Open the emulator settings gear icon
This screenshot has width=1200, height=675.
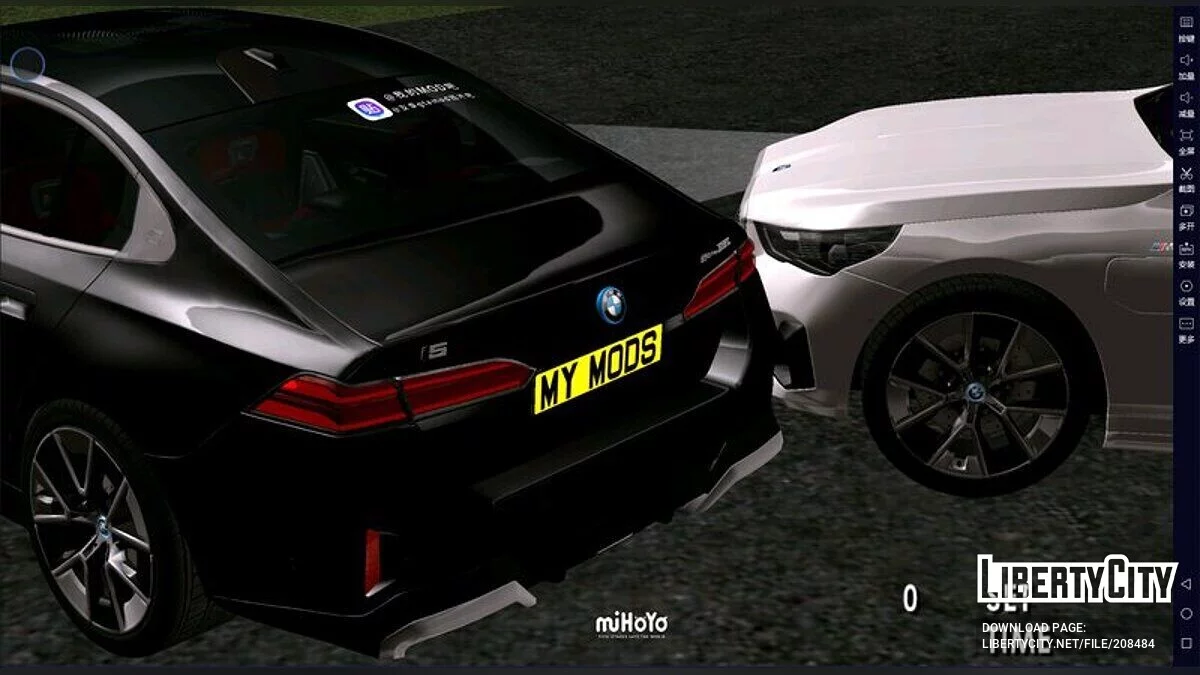click(1186, 287)
